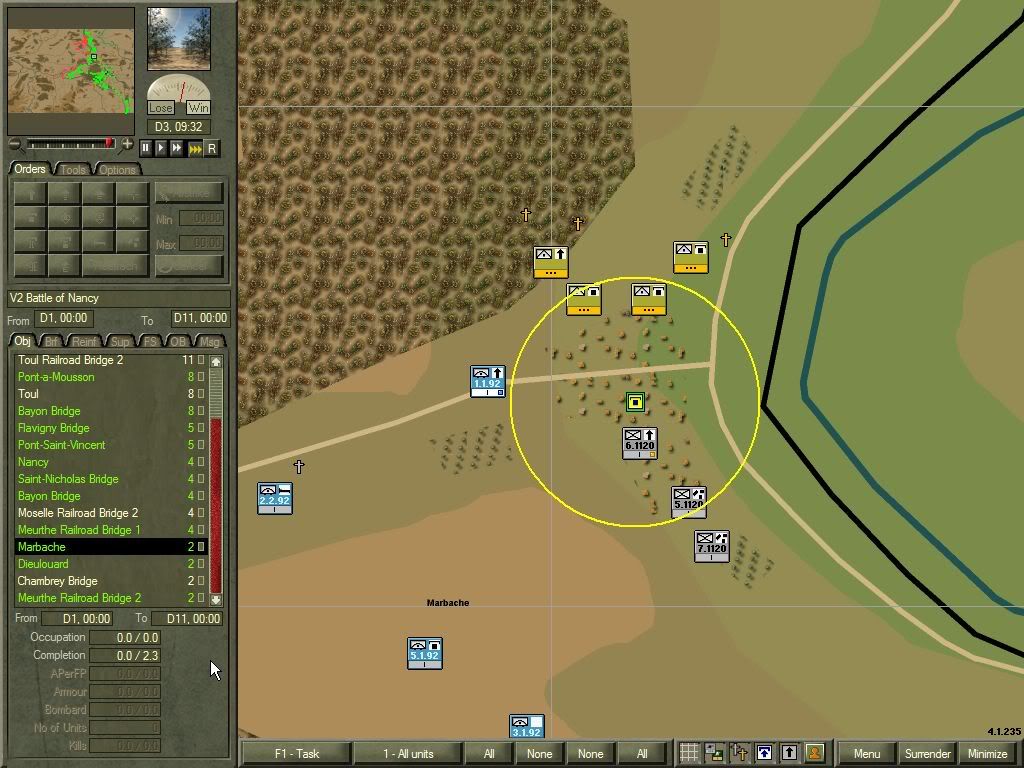
Task: Switch to the Tools tab
Action: click(73, 169)
